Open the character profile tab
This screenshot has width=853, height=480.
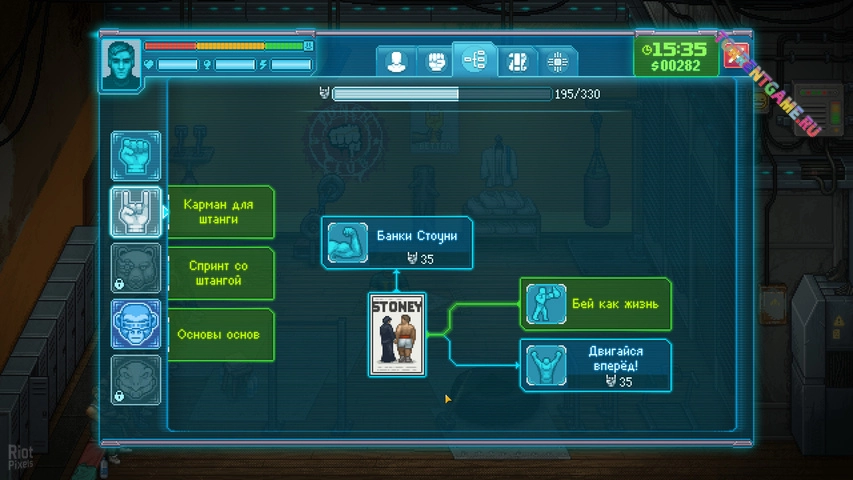396,61
